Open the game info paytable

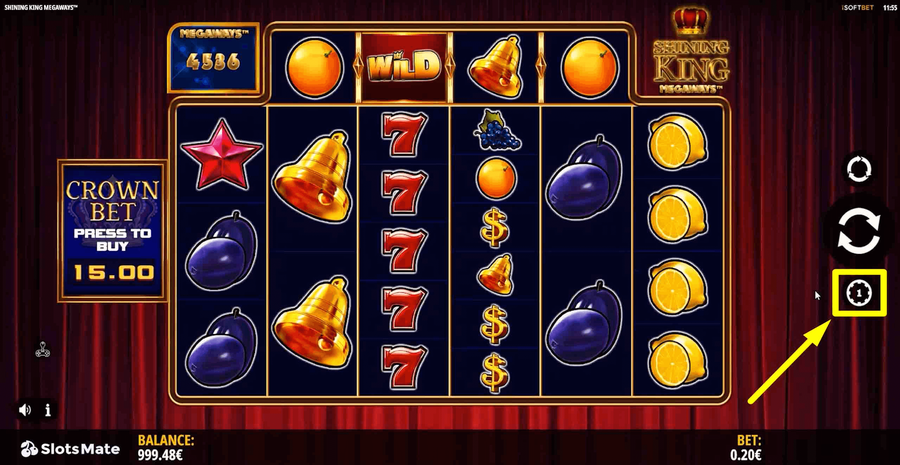coord(47,410)
